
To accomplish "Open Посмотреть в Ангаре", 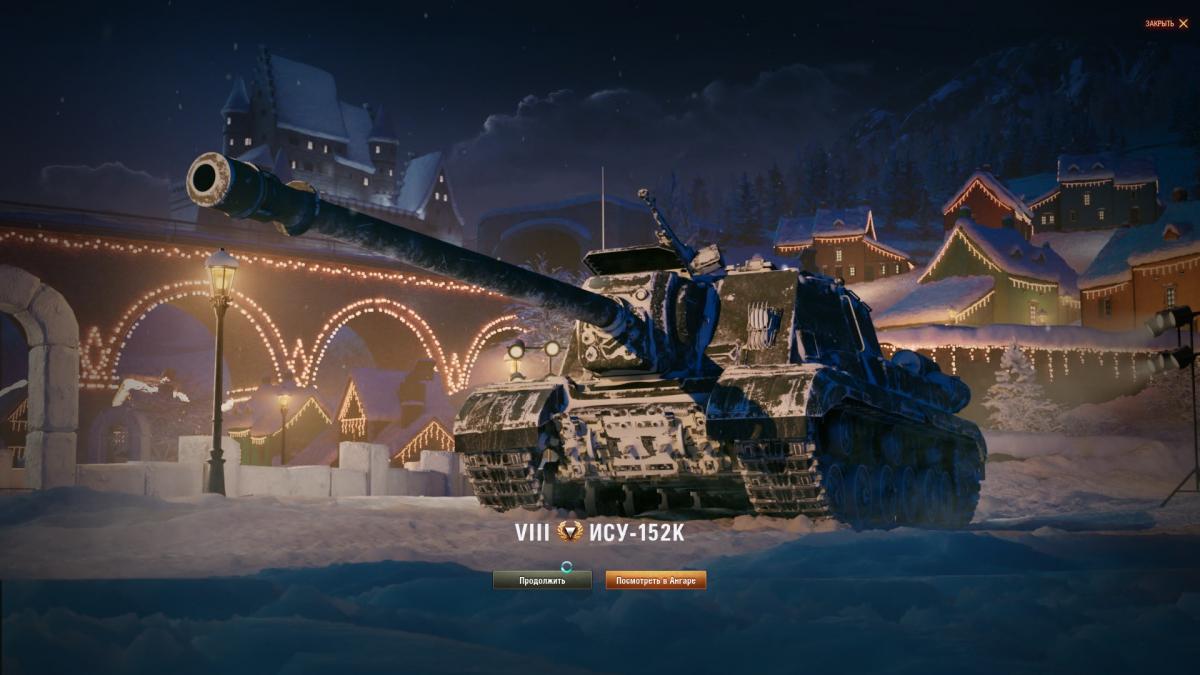I will (655, 580).
